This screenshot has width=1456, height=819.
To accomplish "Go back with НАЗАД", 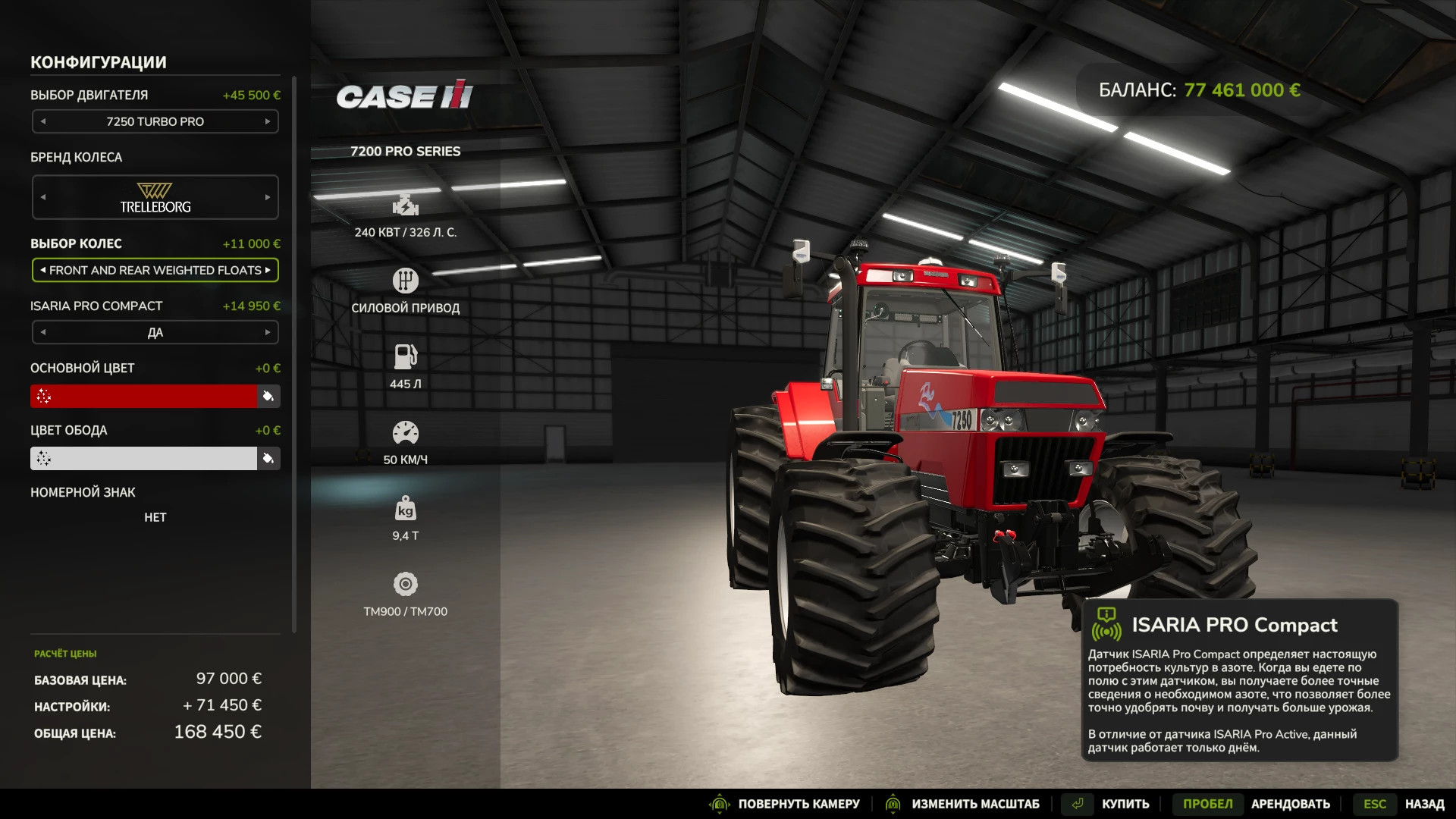I will pos(1424,804).
